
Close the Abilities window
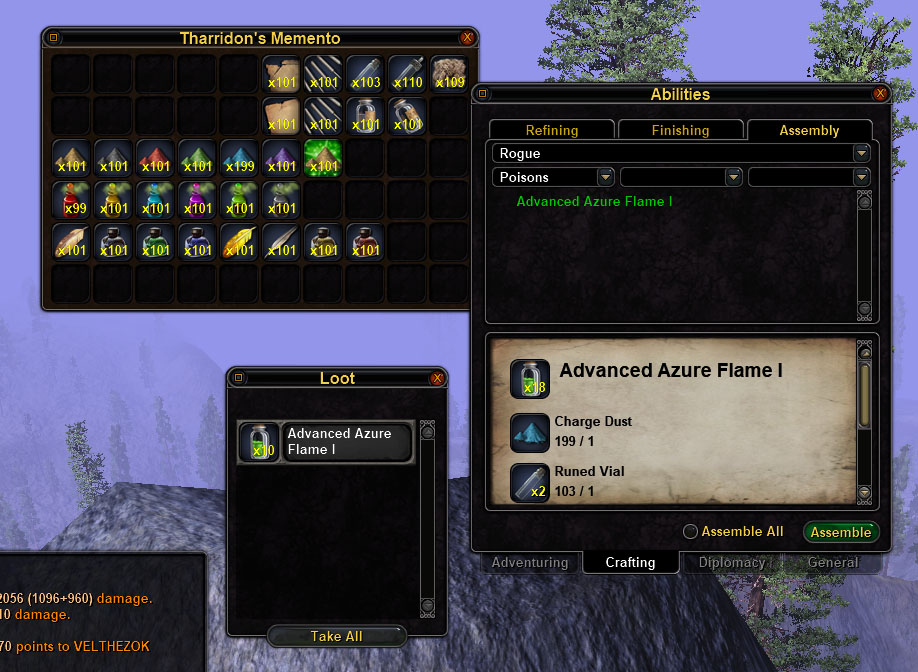(880, 94)
